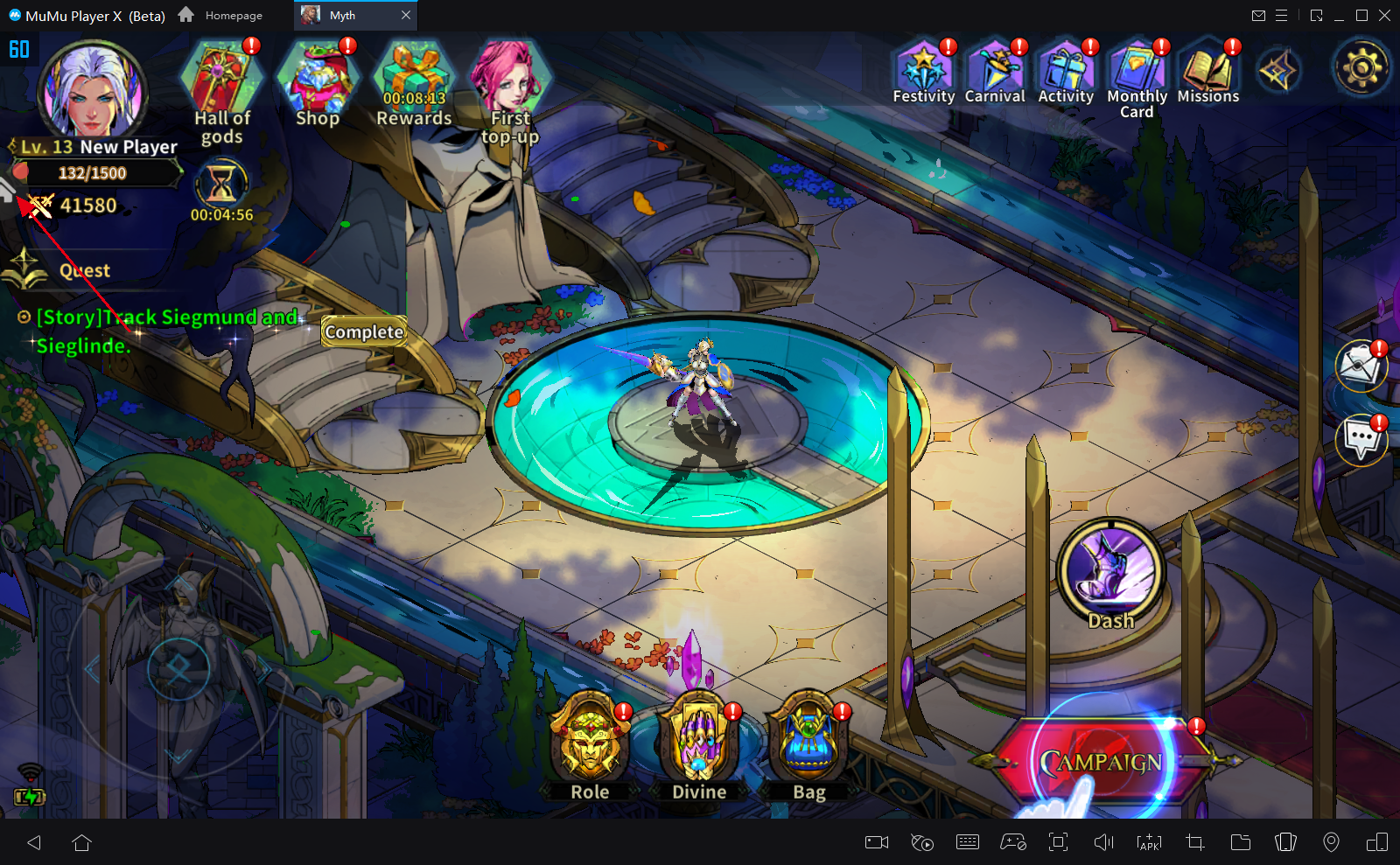
Task: Open the Activity menu
Action: [x=1066, y=68]
